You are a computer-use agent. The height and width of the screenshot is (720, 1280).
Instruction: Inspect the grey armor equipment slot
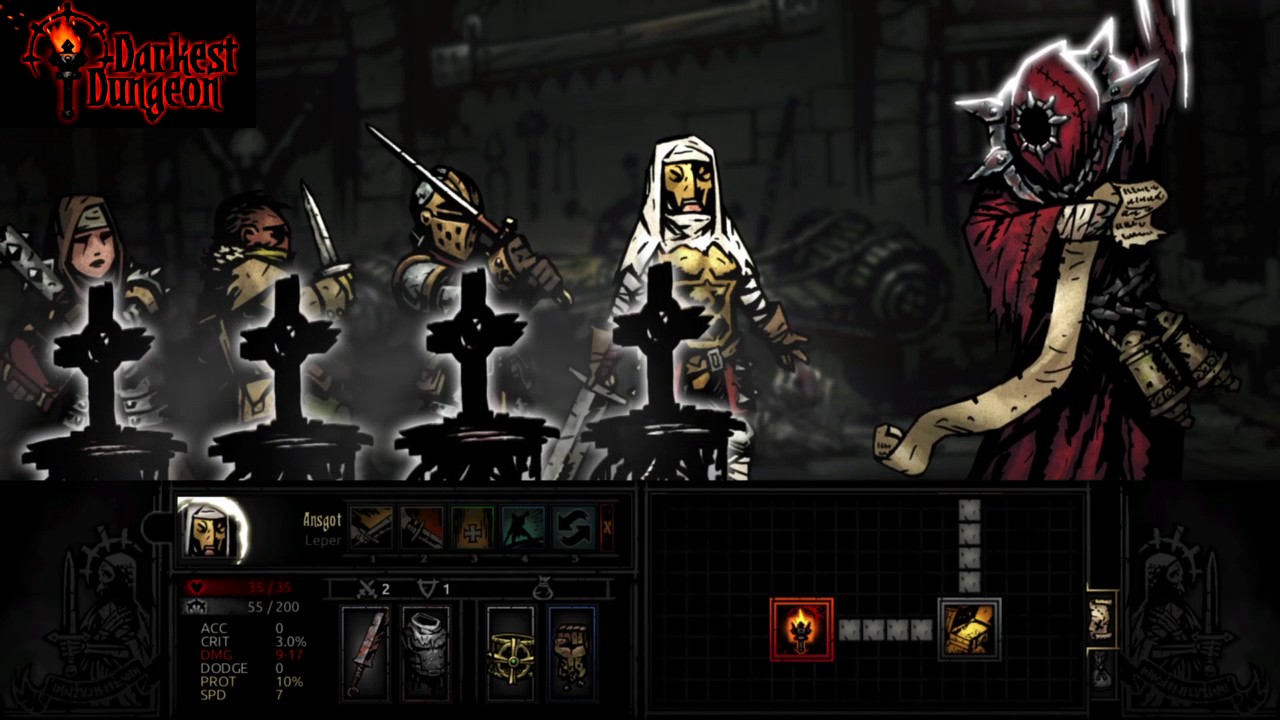pos(425,652)
